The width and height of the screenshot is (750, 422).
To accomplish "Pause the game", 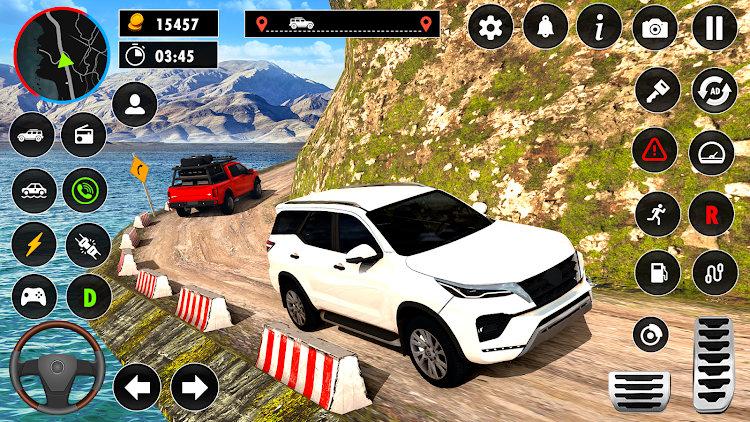I will pyautogui.click(x=713, y=28).
